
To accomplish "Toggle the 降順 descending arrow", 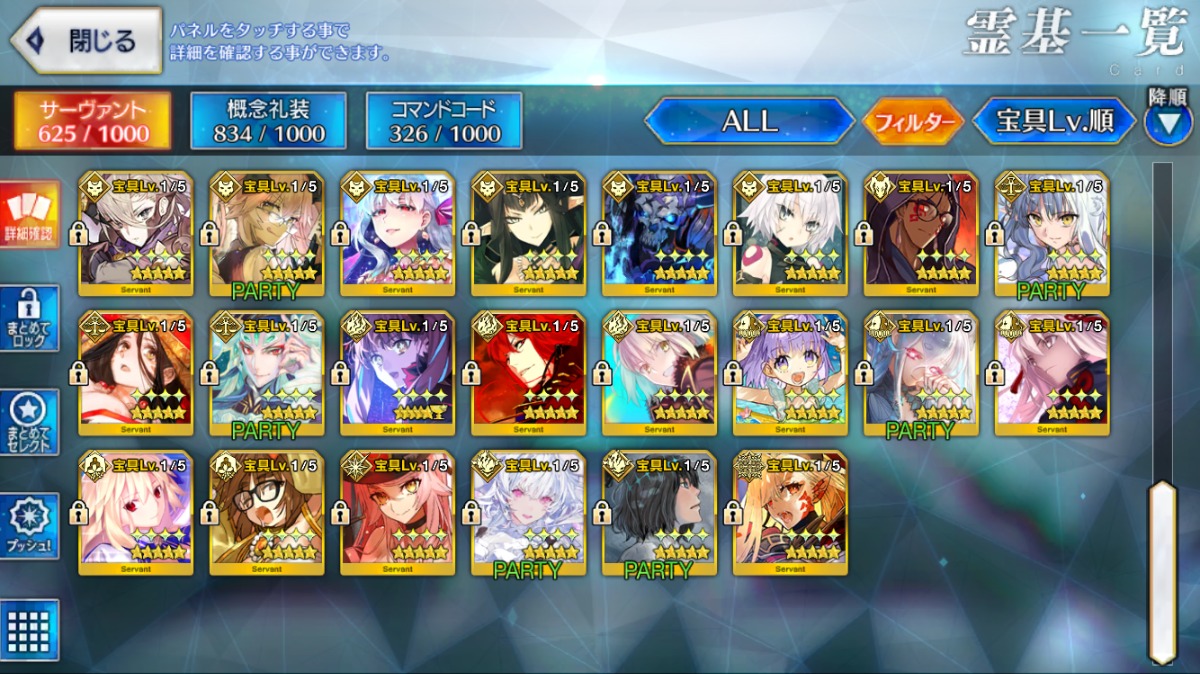I will 1167,123.
